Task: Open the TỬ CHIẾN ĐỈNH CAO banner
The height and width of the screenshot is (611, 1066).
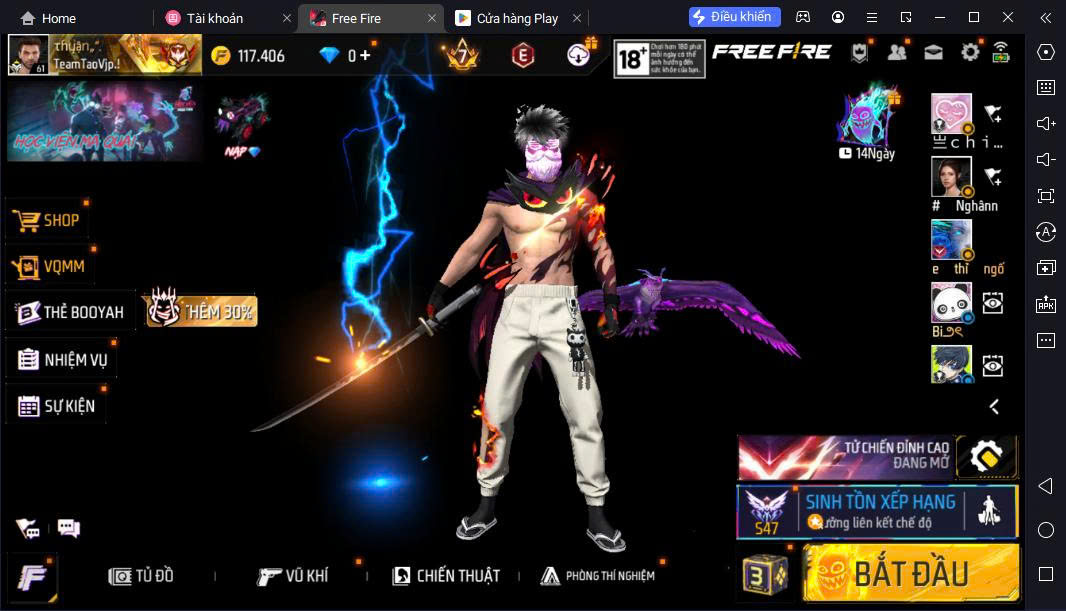Action: (845, 457)
